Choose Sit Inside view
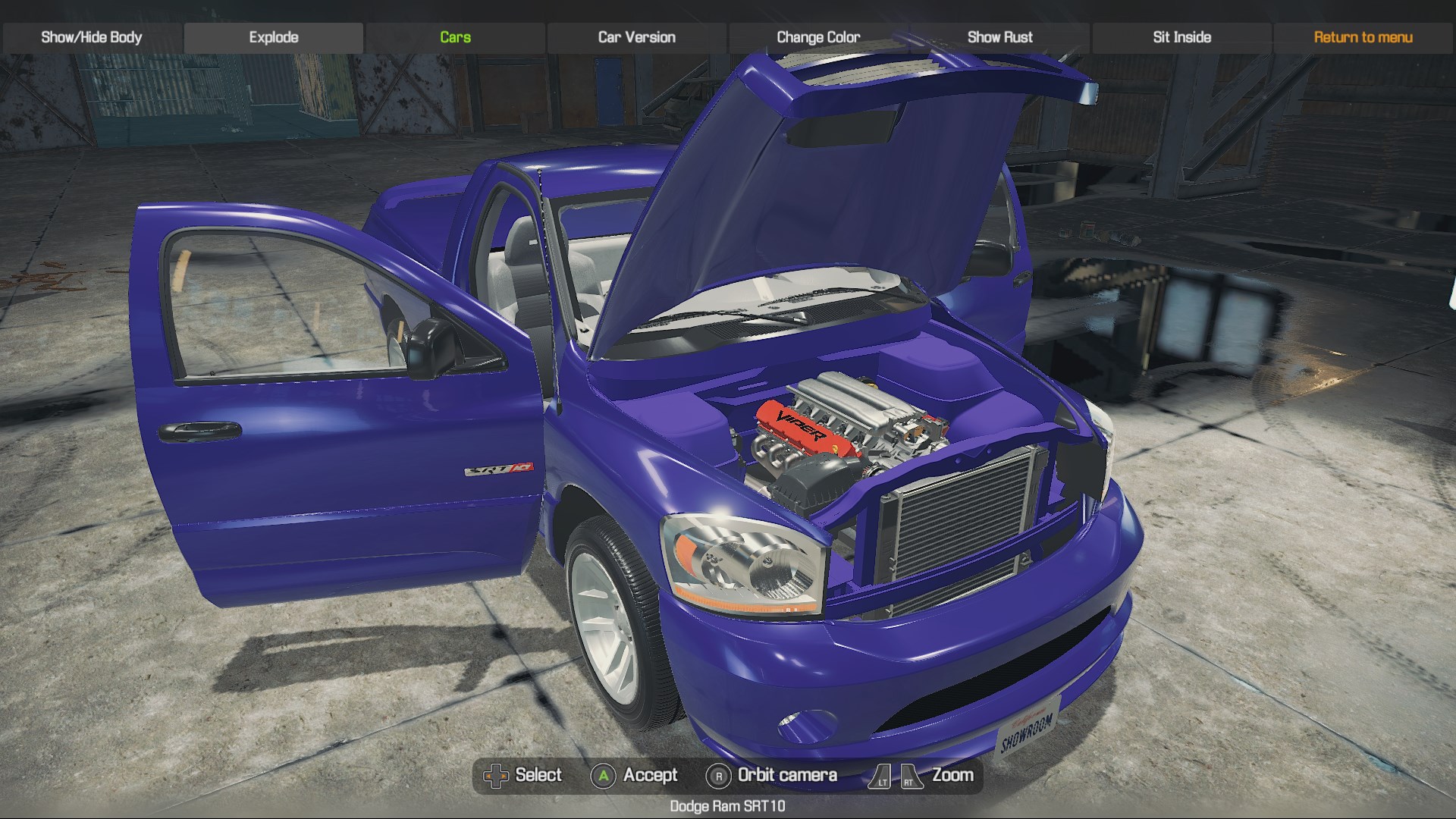 click(x=1181, y=37)
